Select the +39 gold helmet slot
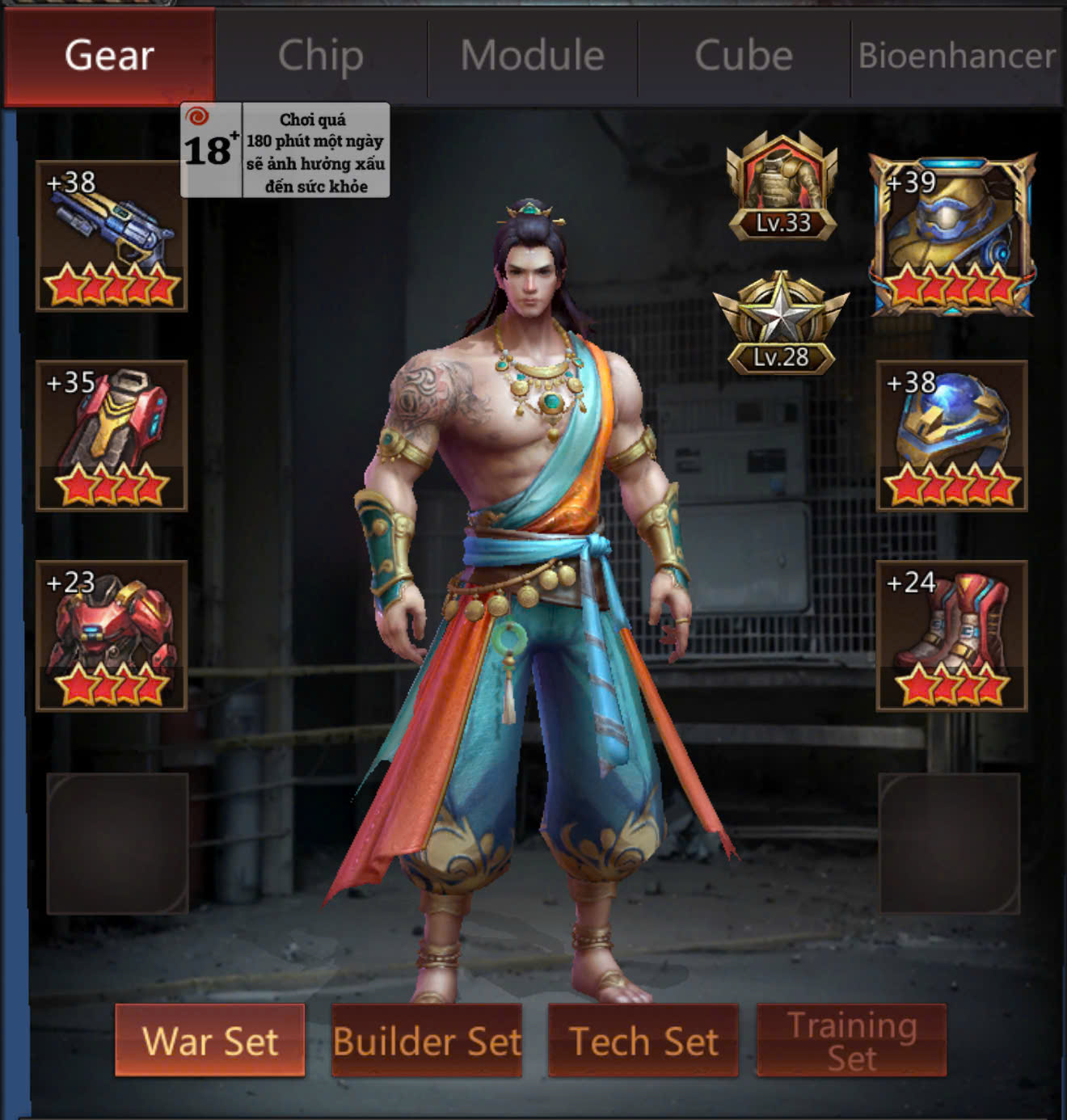 951,236
